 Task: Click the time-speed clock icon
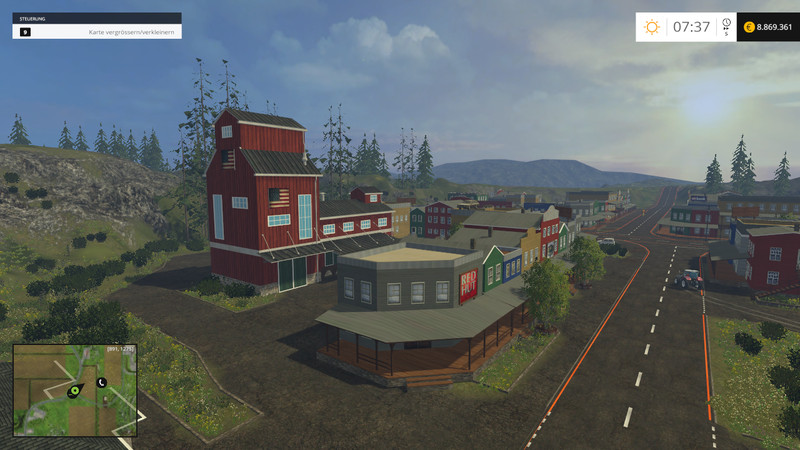click(726, 24)
